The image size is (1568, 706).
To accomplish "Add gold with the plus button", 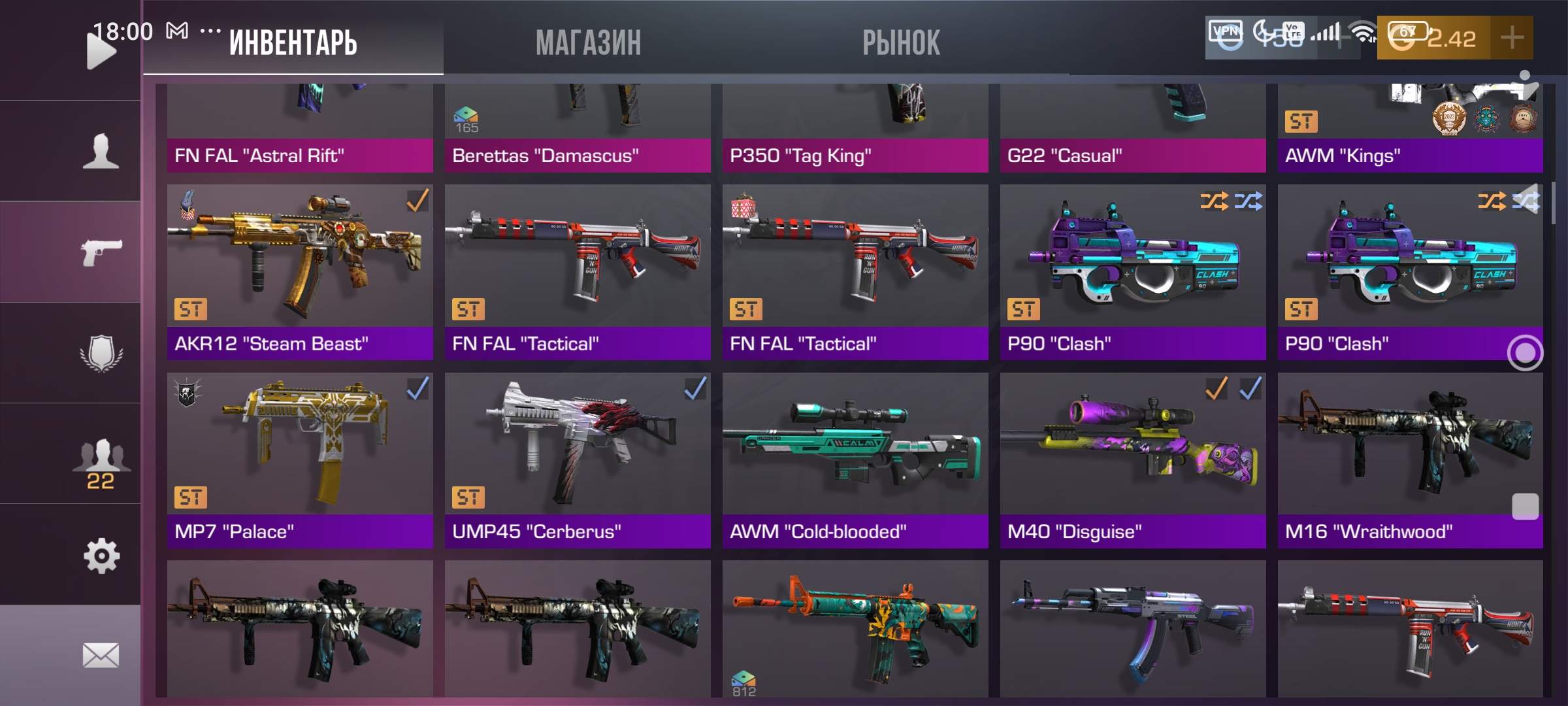I will (1512, 38).
